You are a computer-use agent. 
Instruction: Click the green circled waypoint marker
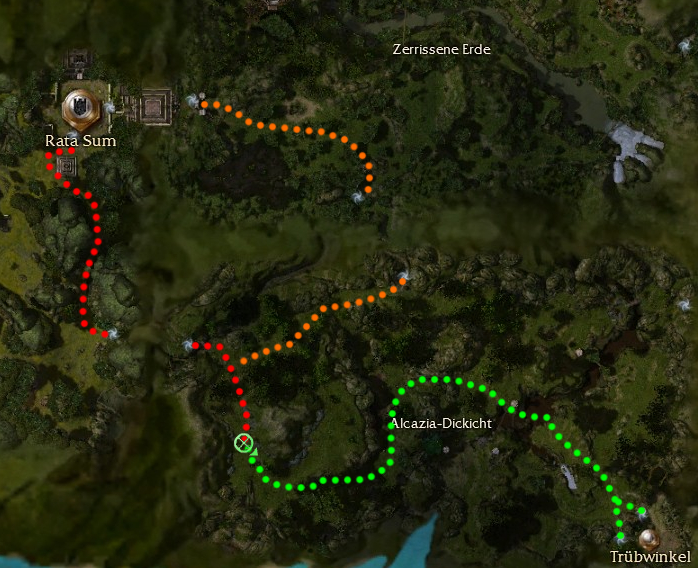point(243,442)
